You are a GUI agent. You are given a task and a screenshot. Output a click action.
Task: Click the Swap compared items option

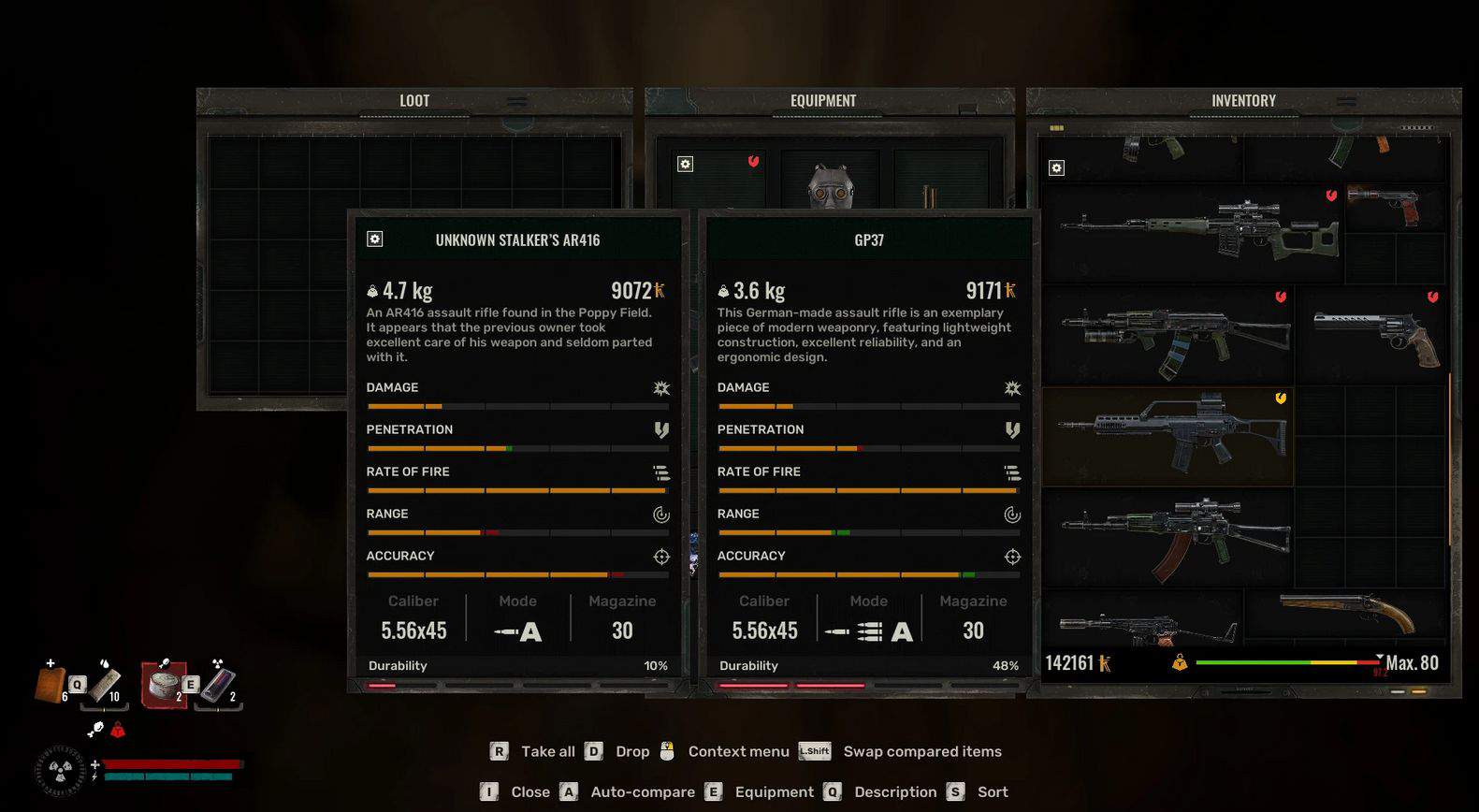(x=921, y=751)
